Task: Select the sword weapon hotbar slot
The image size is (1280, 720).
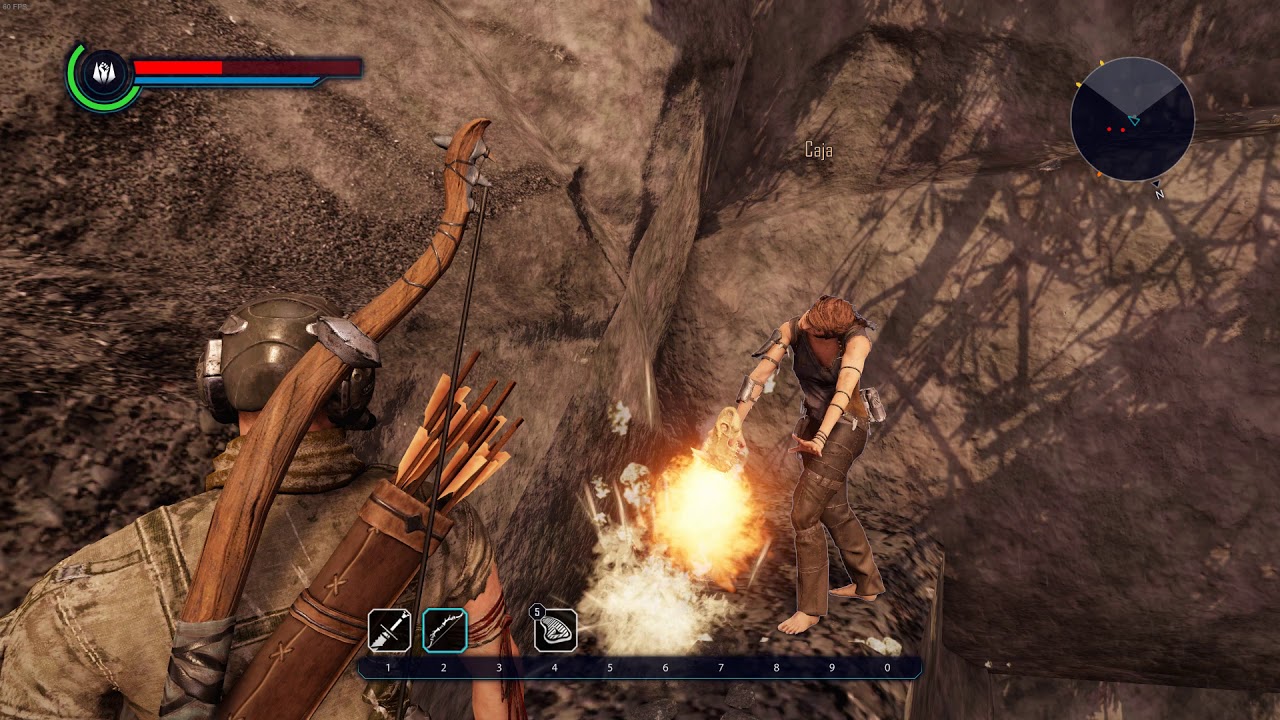Action: (389, 630)
